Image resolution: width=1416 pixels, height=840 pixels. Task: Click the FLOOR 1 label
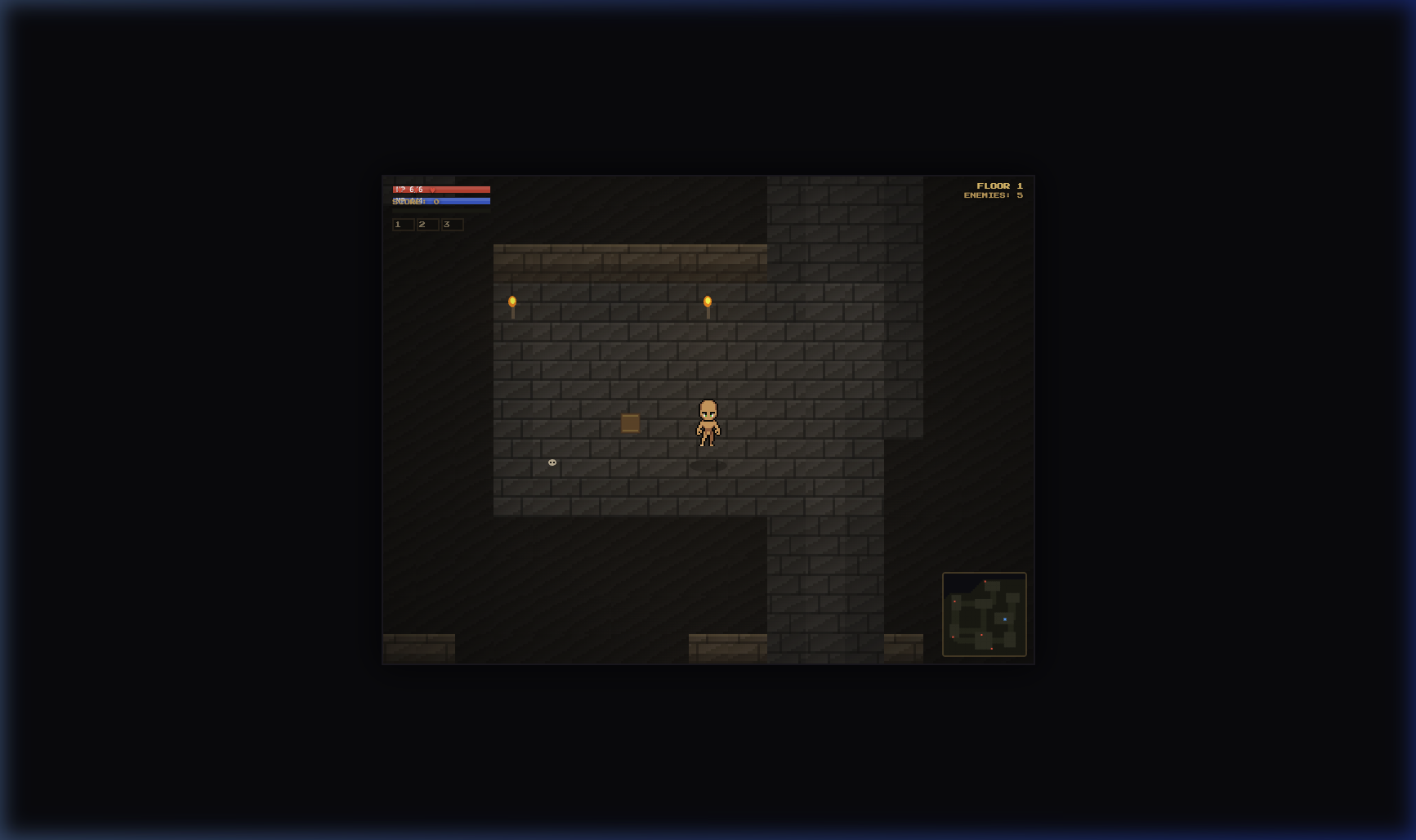click(x=998, y=185)
